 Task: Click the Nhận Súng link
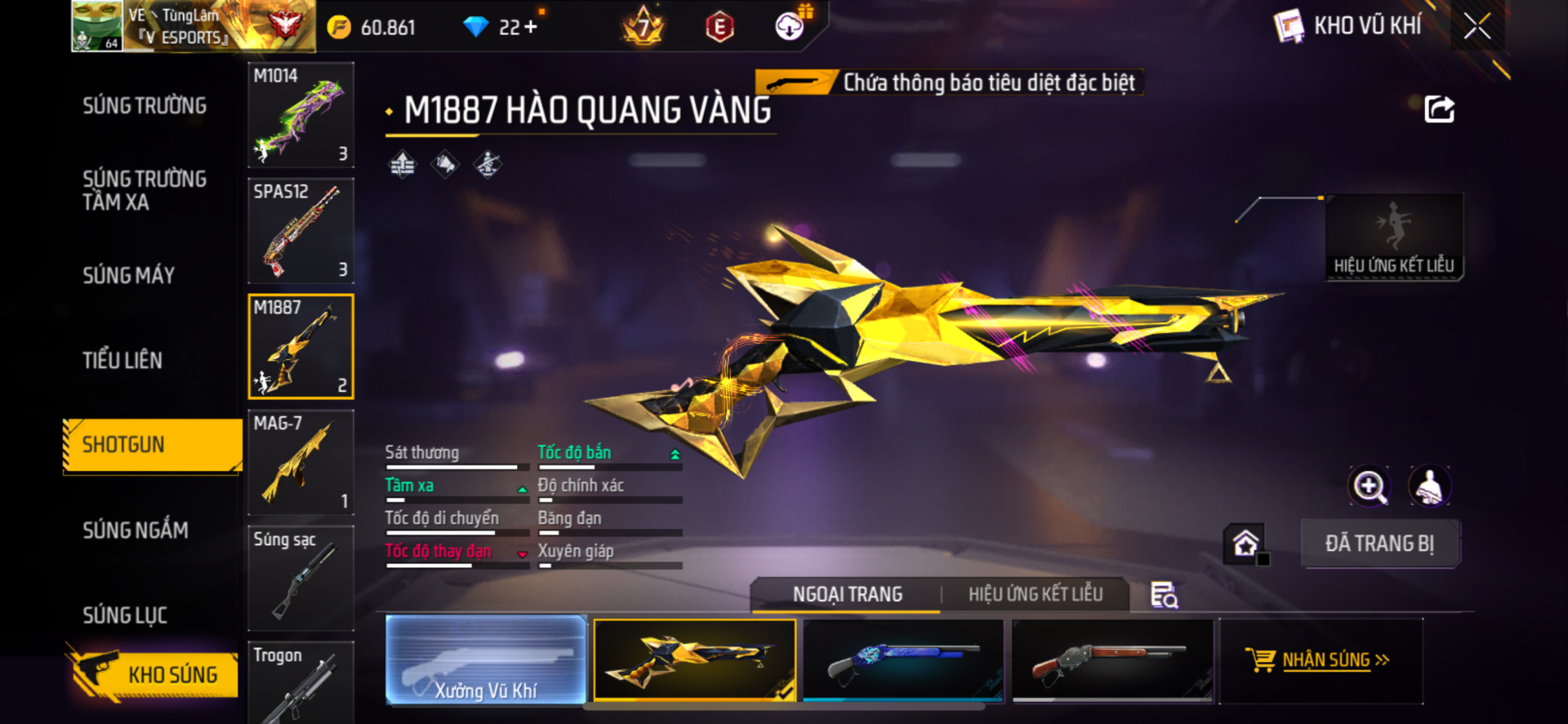click(x=1325, y=660)
